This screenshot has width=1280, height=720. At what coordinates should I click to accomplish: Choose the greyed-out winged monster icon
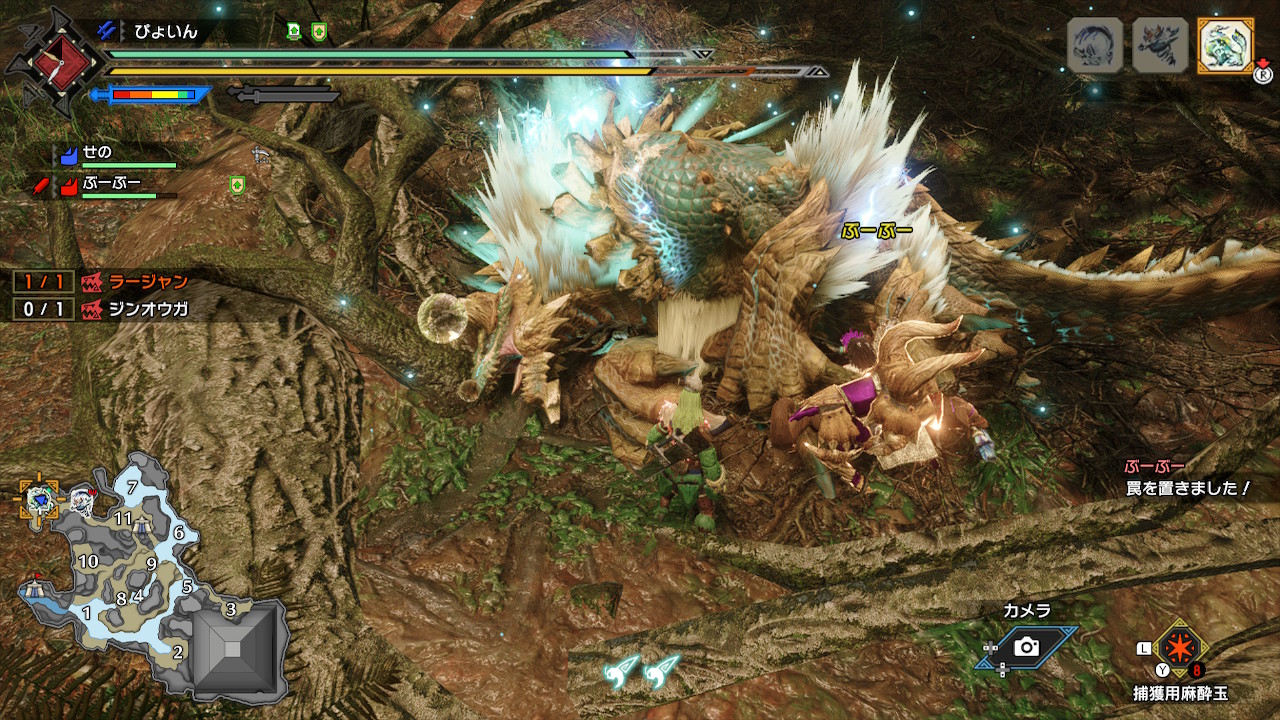(1160, 45)
